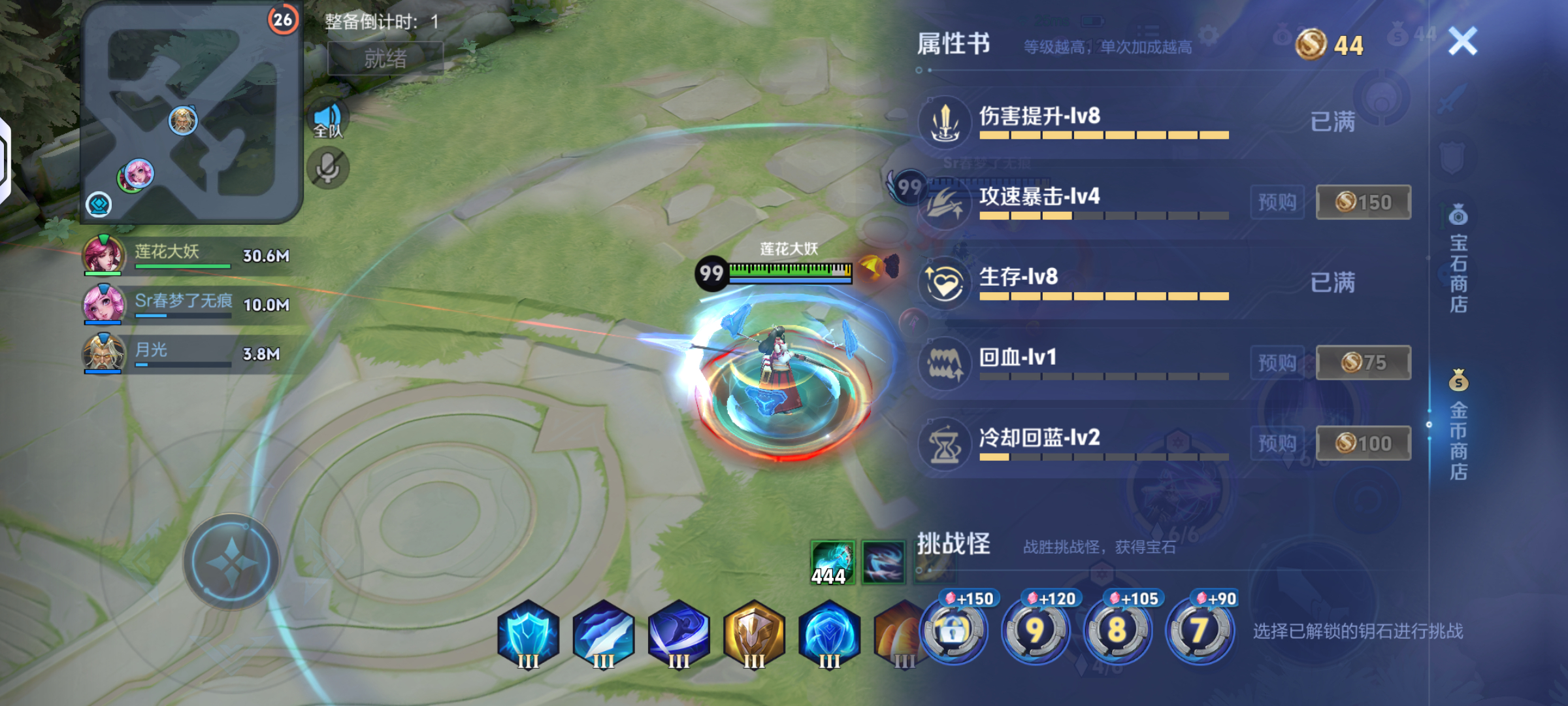Pre-order the 攻速暴击 upgrade
Screen dimensions: 1568x706
coord(1277,202)
